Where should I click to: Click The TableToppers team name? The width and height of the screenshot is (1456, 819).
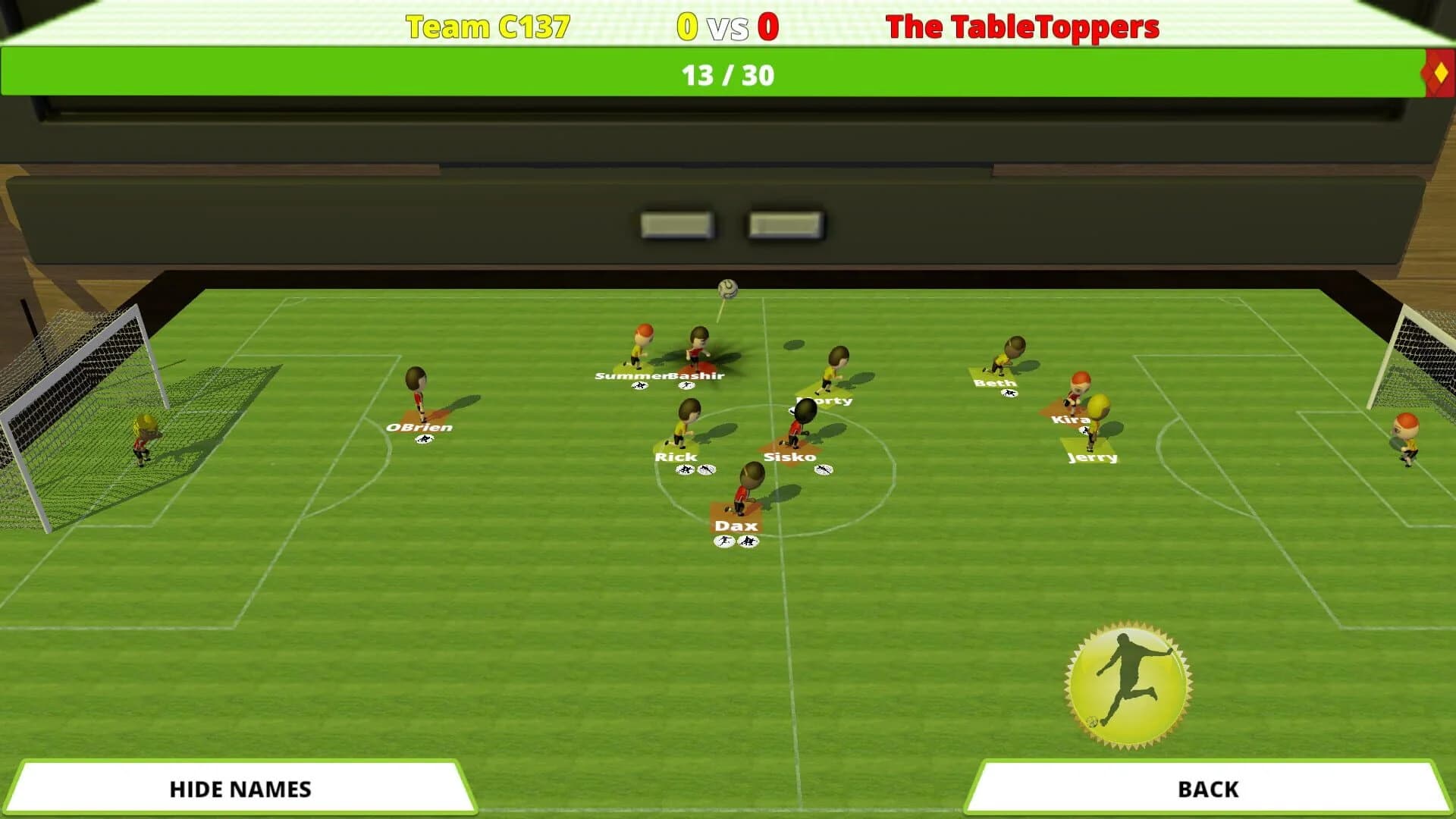coord(1025,26)
